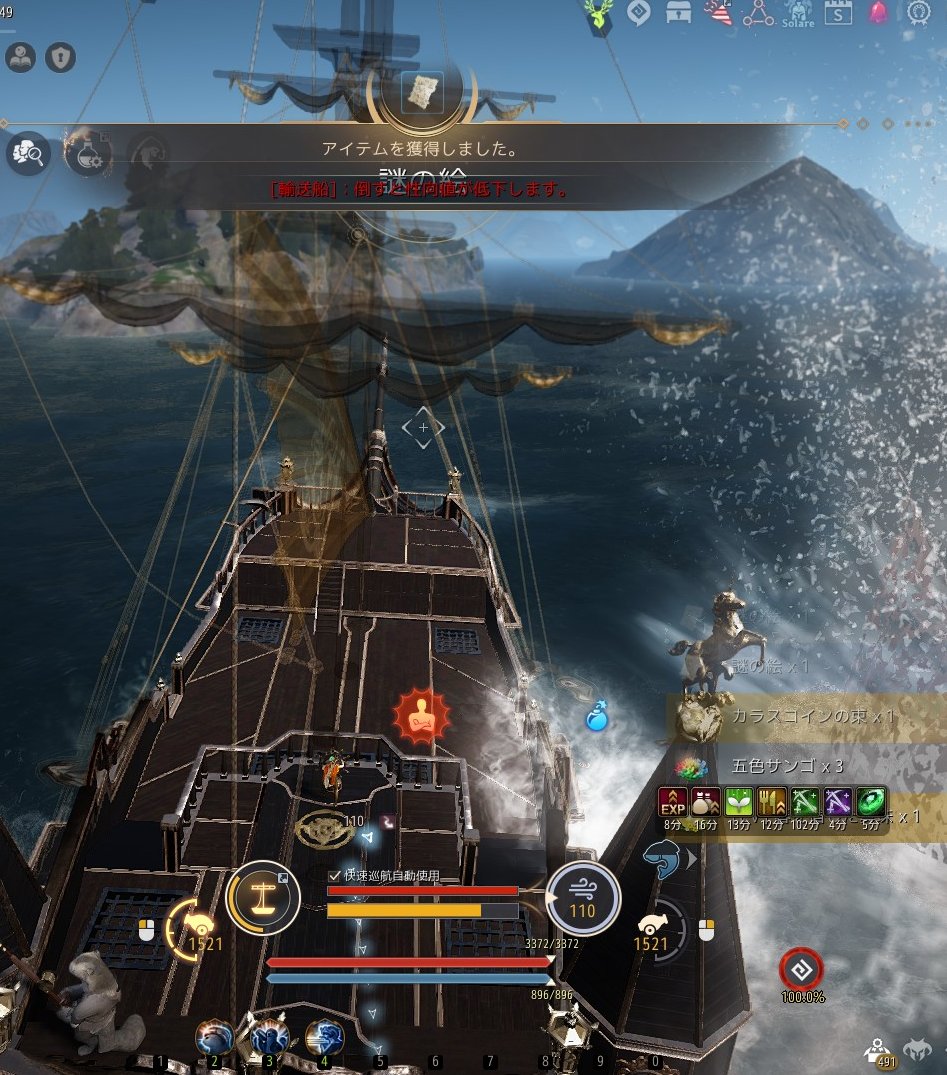The width and height of the screenshot is (947, 1075).
Task: Check the pink notification bell
Action: coord(878,14)
